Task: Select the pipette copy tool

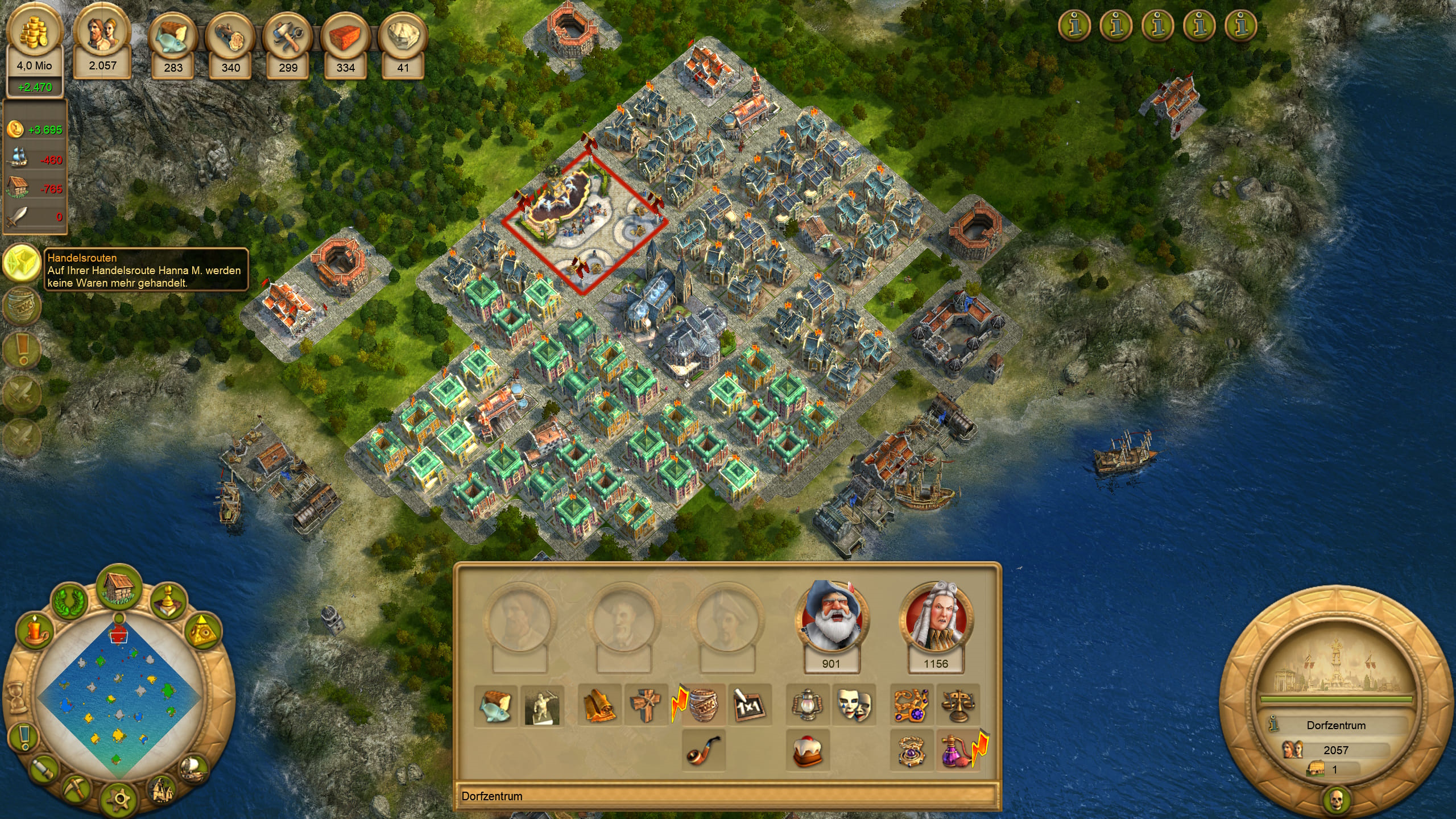Action: 44,769
